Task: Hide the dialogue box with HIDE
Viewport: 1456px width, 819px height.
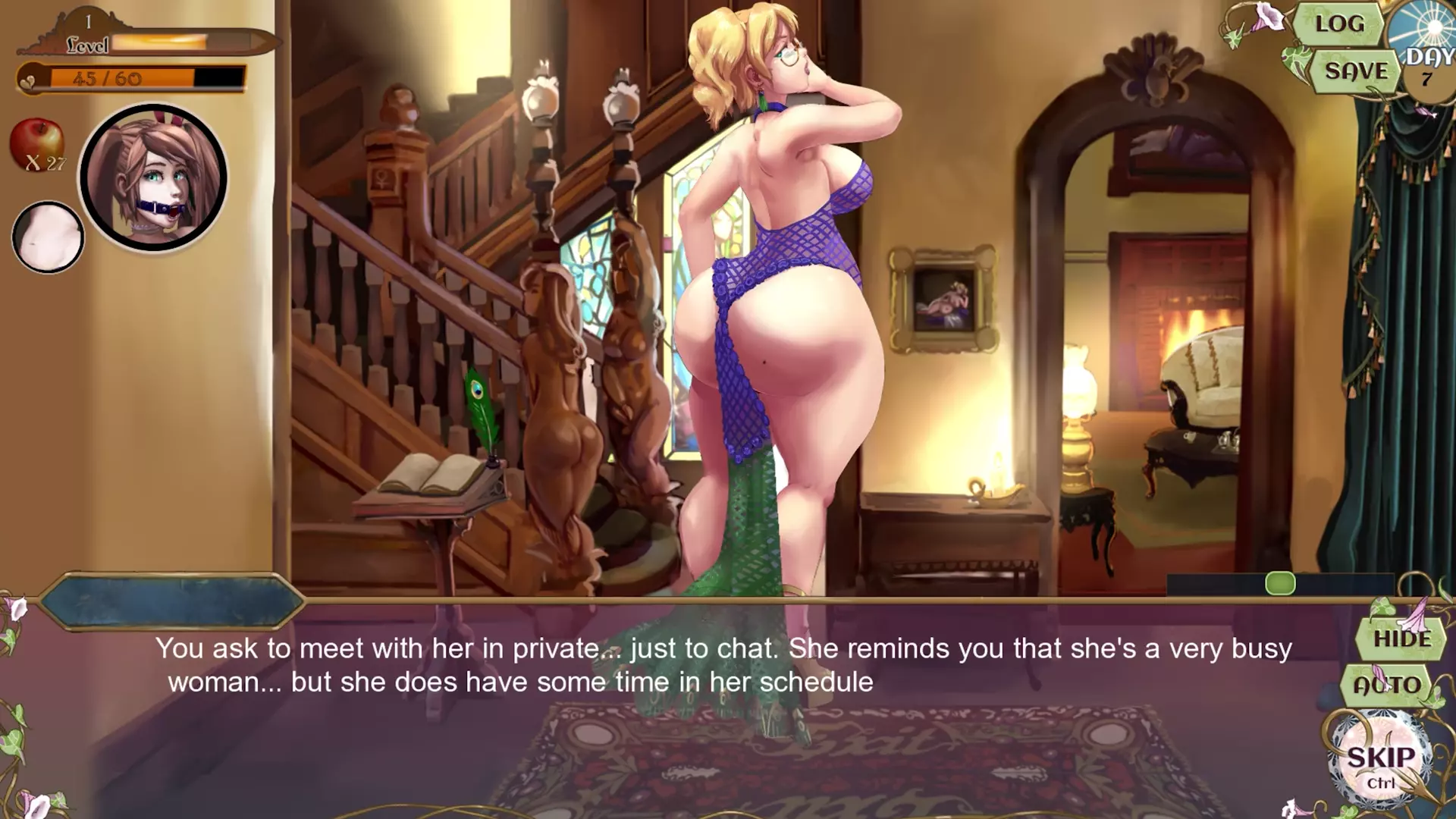Action: 1402,639
